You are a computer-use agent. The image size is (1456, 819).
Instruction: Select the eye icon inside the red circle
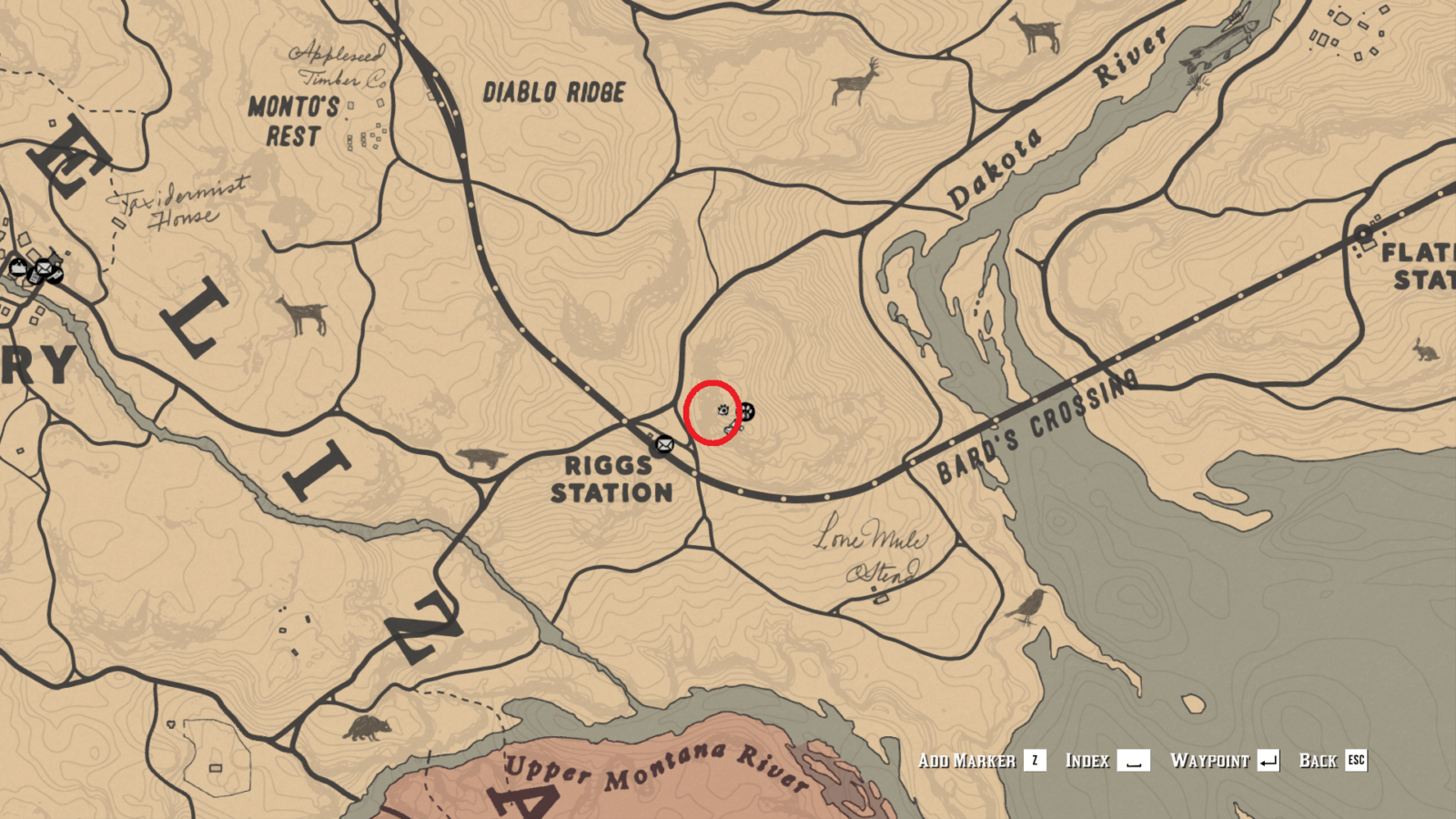click(x=722, y=410)
